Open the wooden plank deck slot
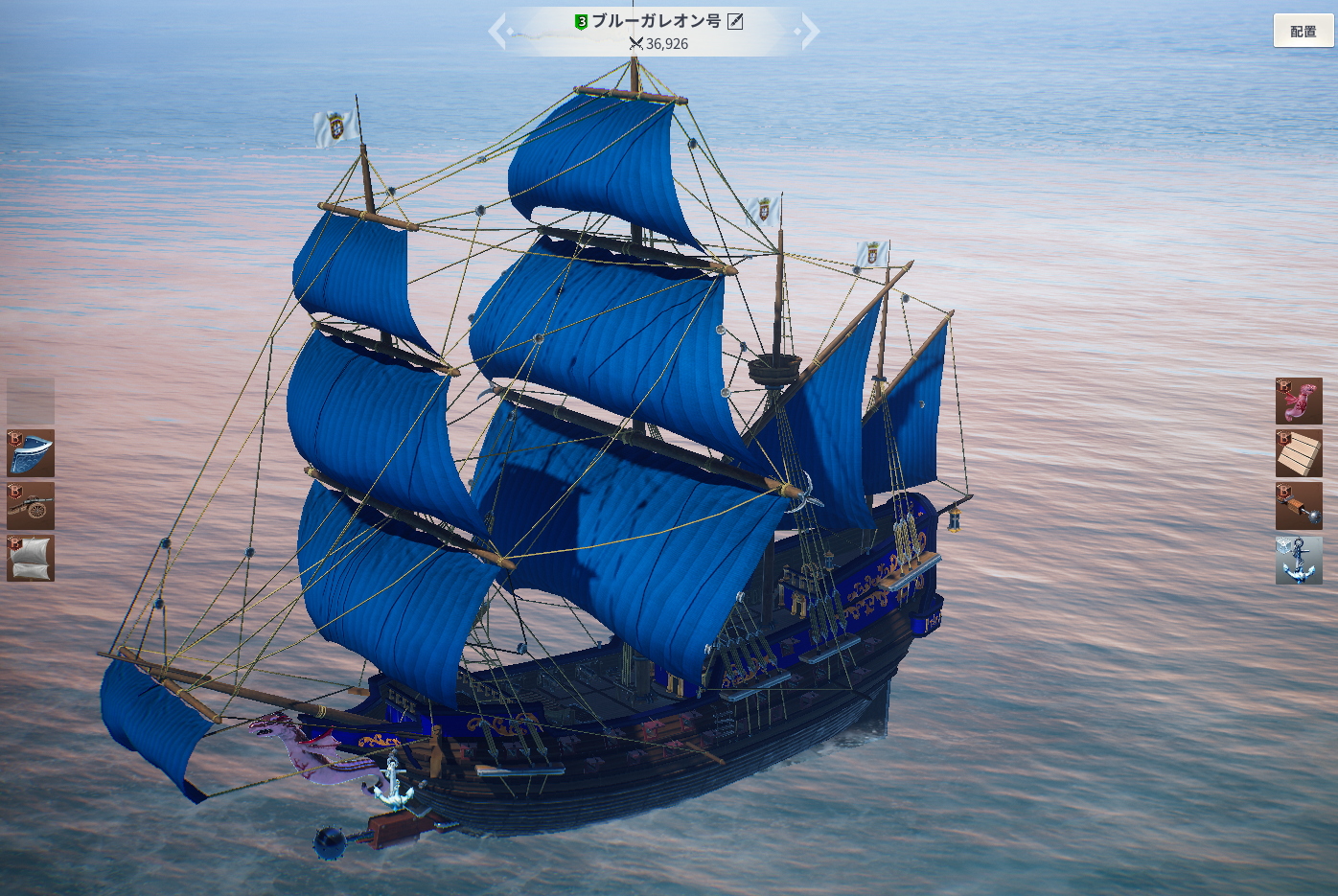Viewport: 1338px width, 896px height. (x=1299, y=453)
